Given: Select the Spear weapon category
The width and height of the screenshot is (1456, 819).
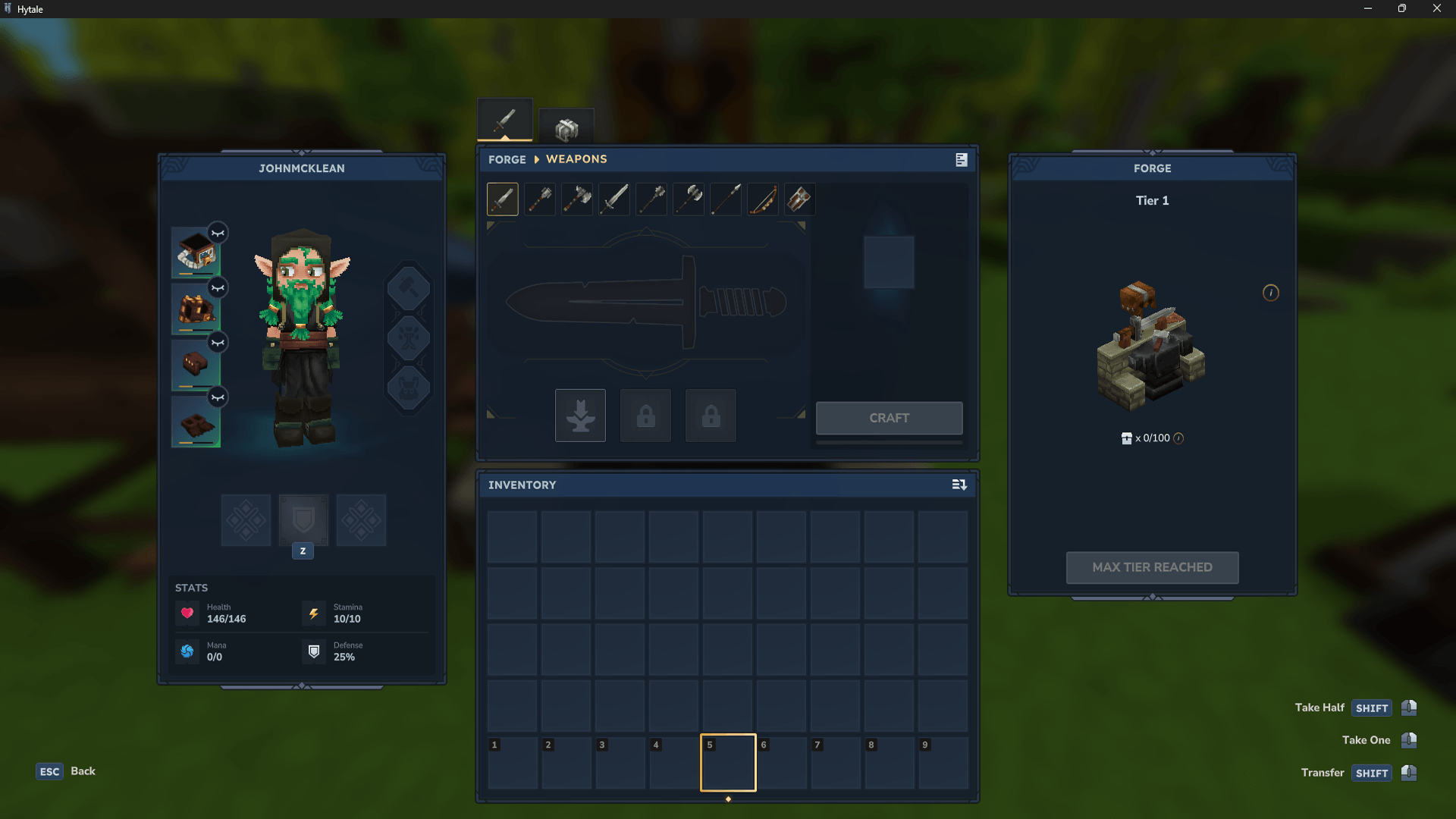Looking at the screenshot, I should pos(725,199).
